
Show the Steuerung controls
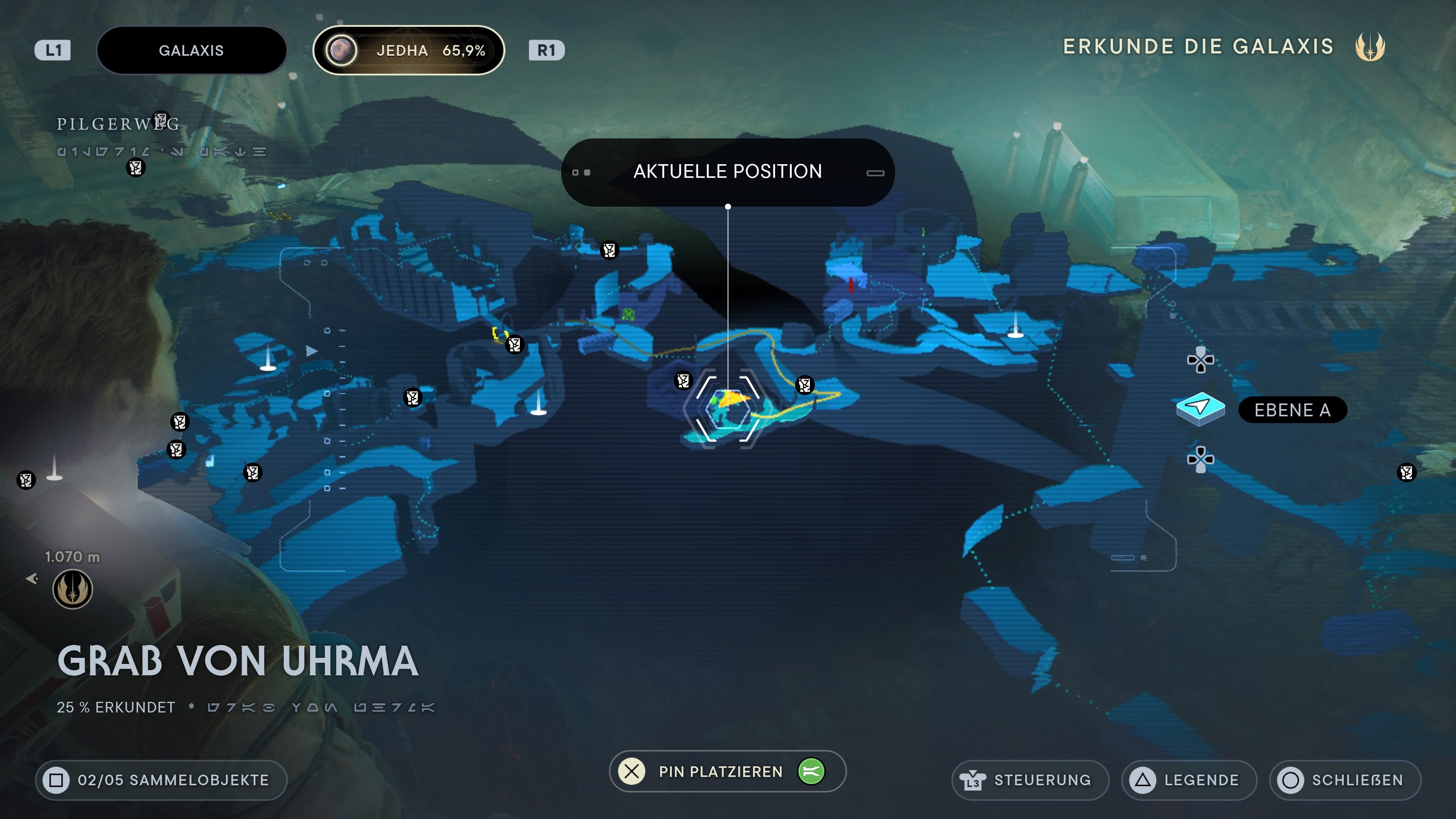(x=1030, y=780)
